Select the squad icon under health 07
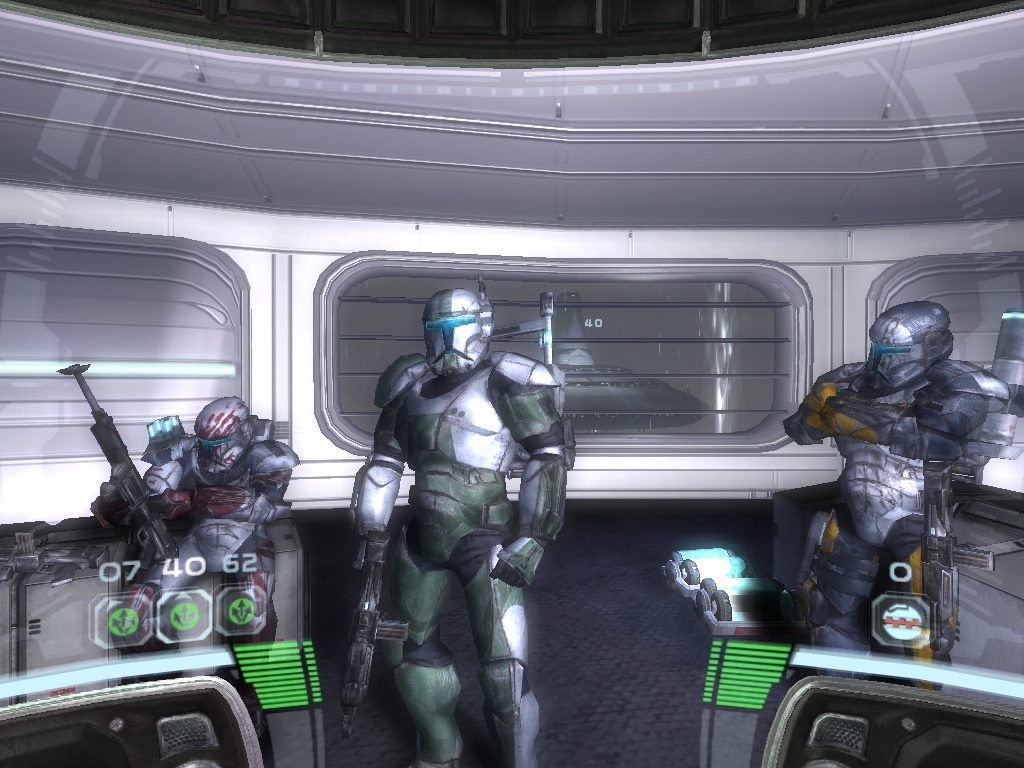Viewport: 1024px width, 768px height. point(126,616)
